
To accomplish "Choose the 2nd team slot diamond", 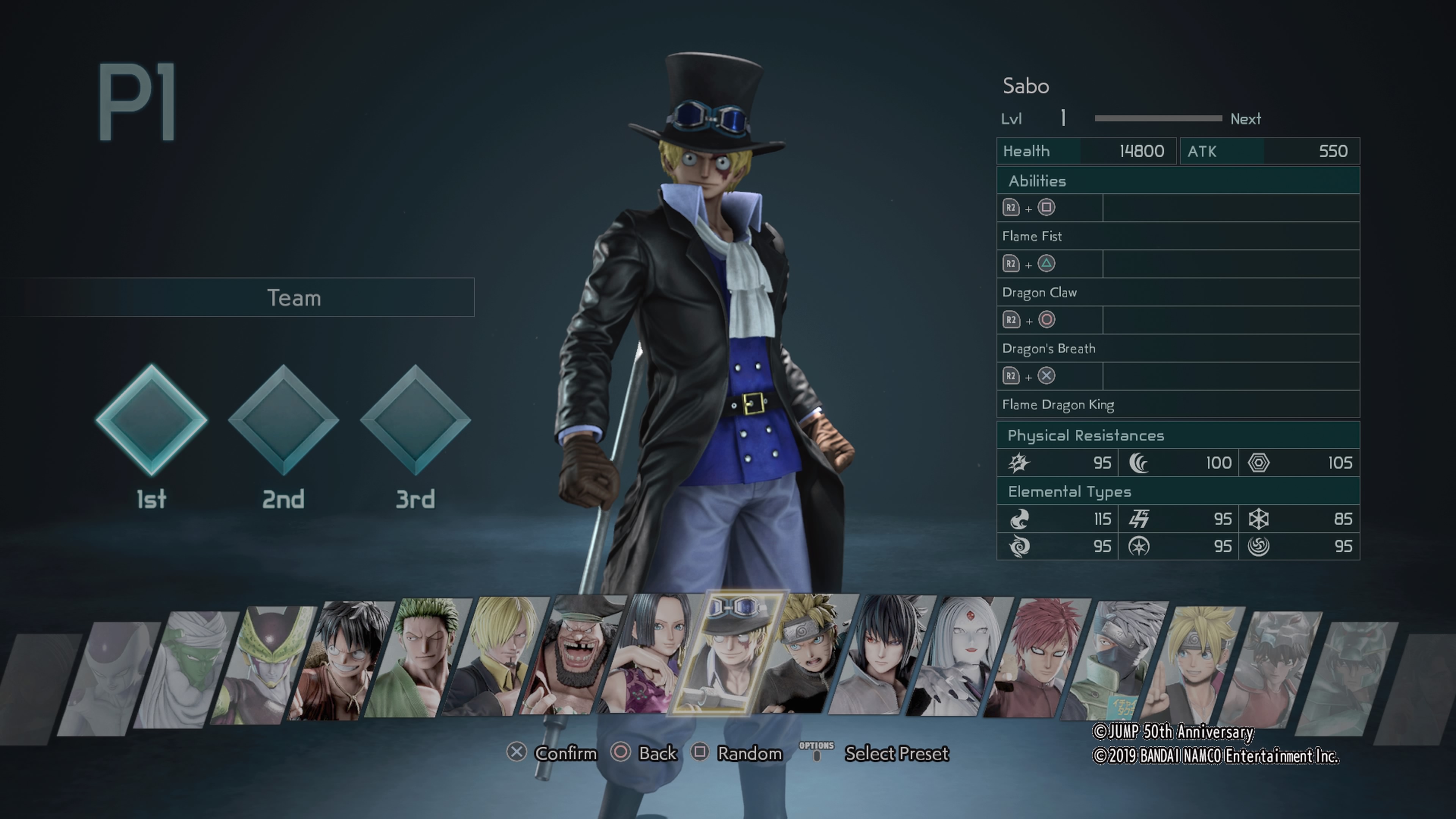I will tap(283, 420).
